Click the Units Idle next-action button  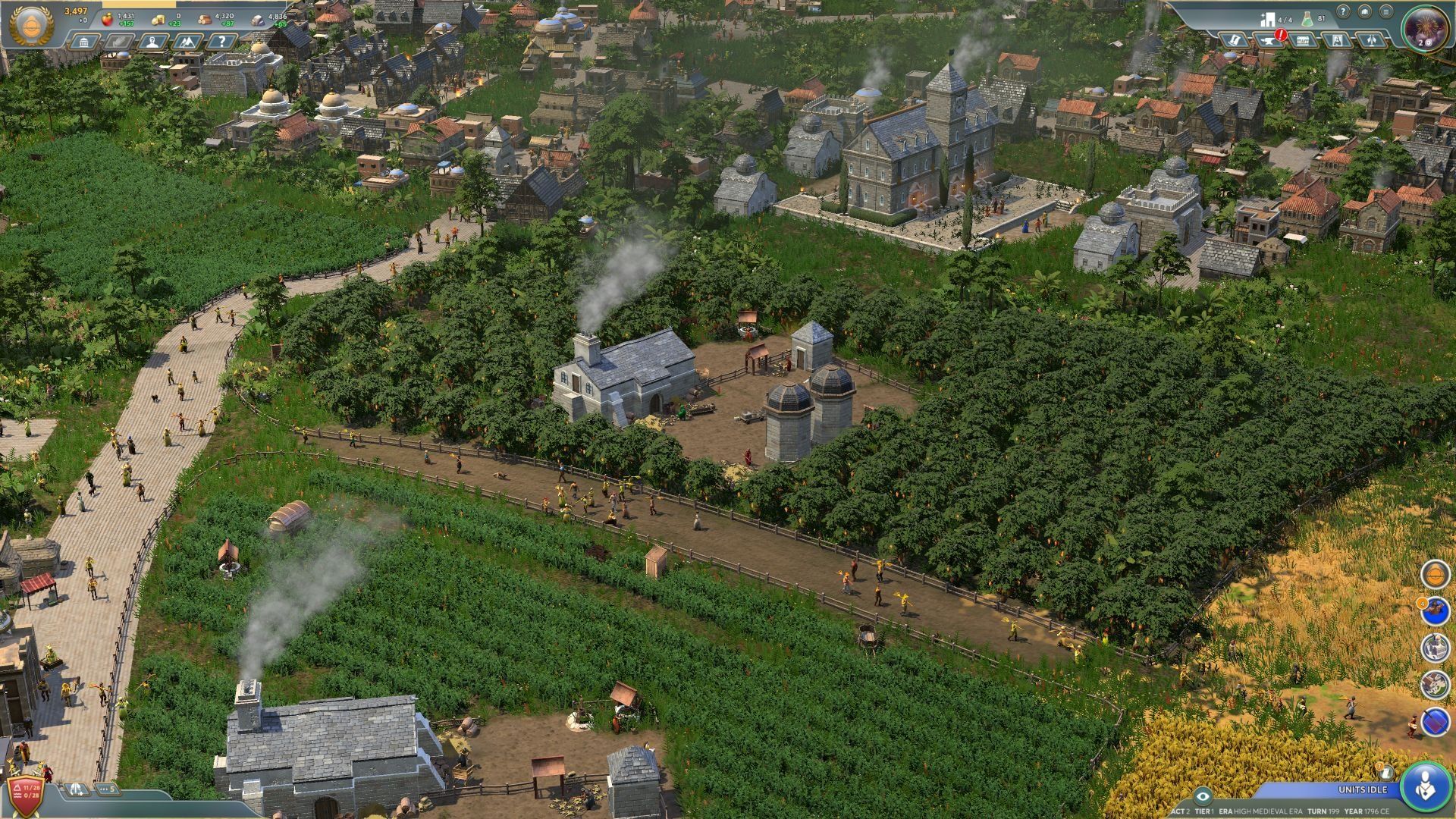click(x=1426, y=786)
